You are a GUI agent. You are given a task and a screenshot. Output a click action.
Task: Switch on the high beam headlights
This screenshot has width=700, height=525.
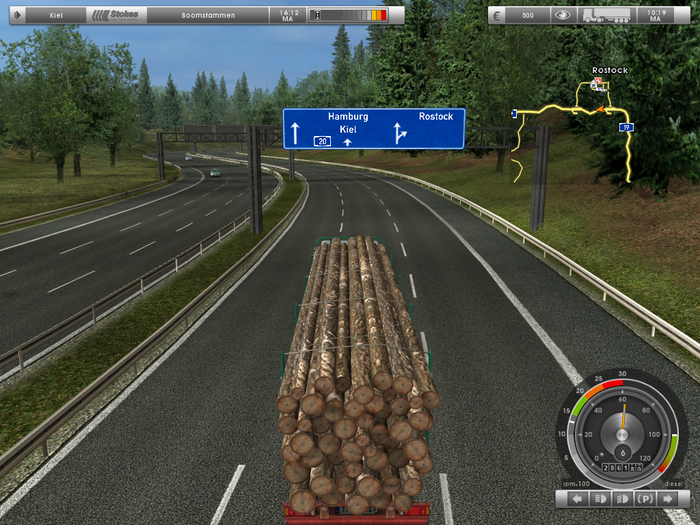[600, 498]
